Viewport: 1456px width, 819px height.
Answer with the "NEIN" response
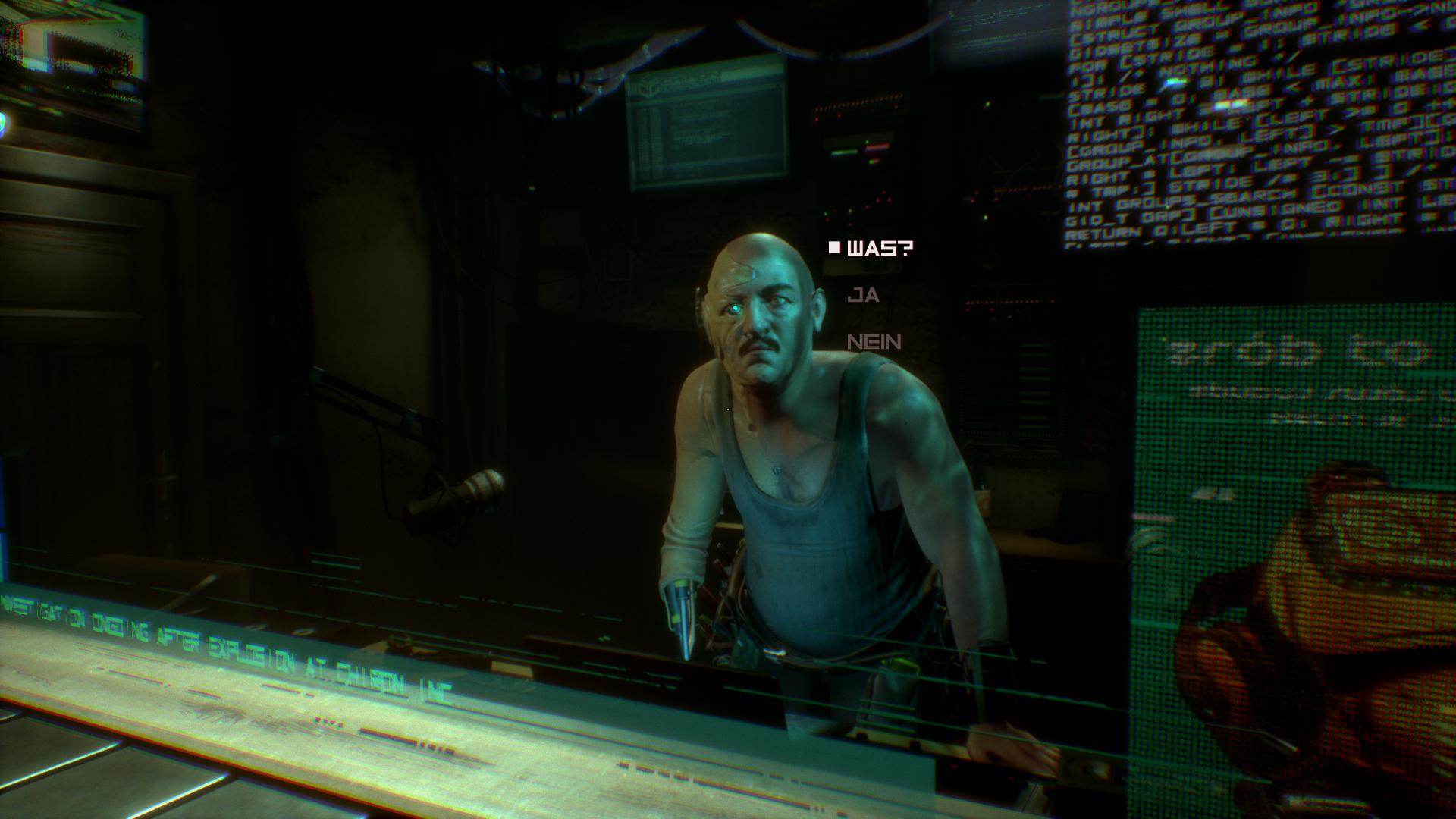click(874, 342)
